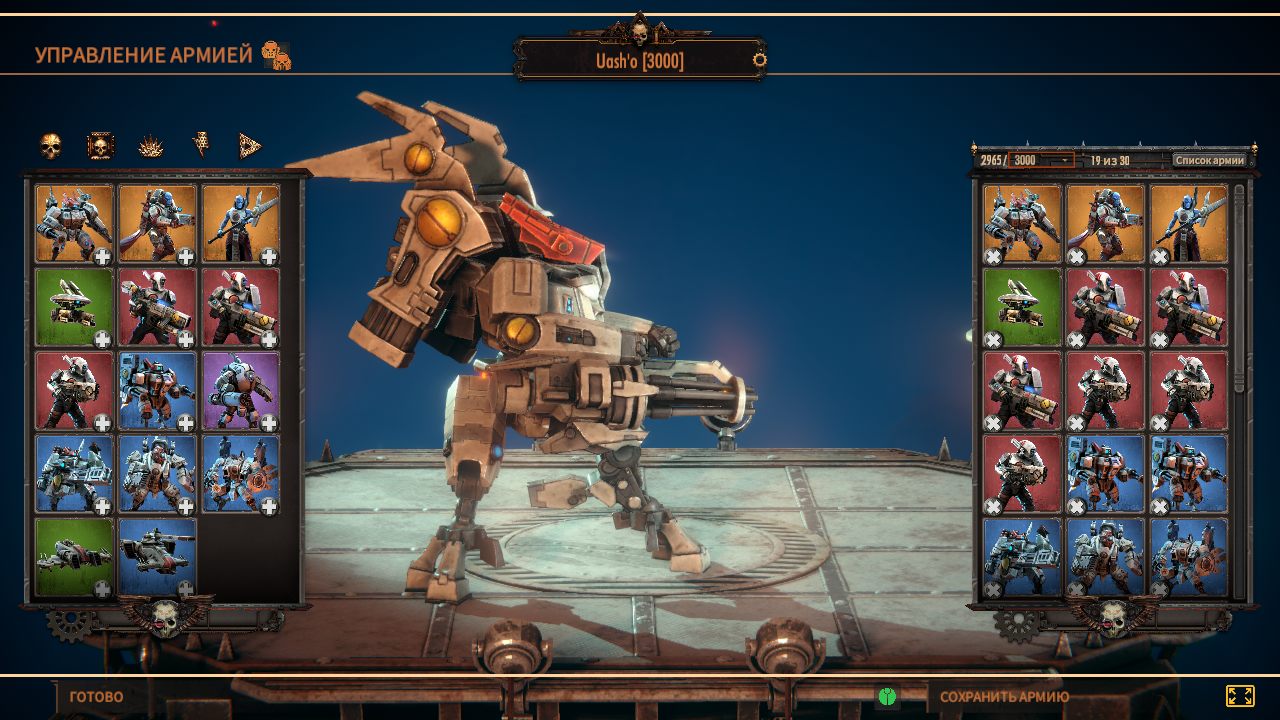The height and width of the screenshot is (720, 1280).
Task: Add the green drone from the plus-marked cards
Action: tap(102, 340)
